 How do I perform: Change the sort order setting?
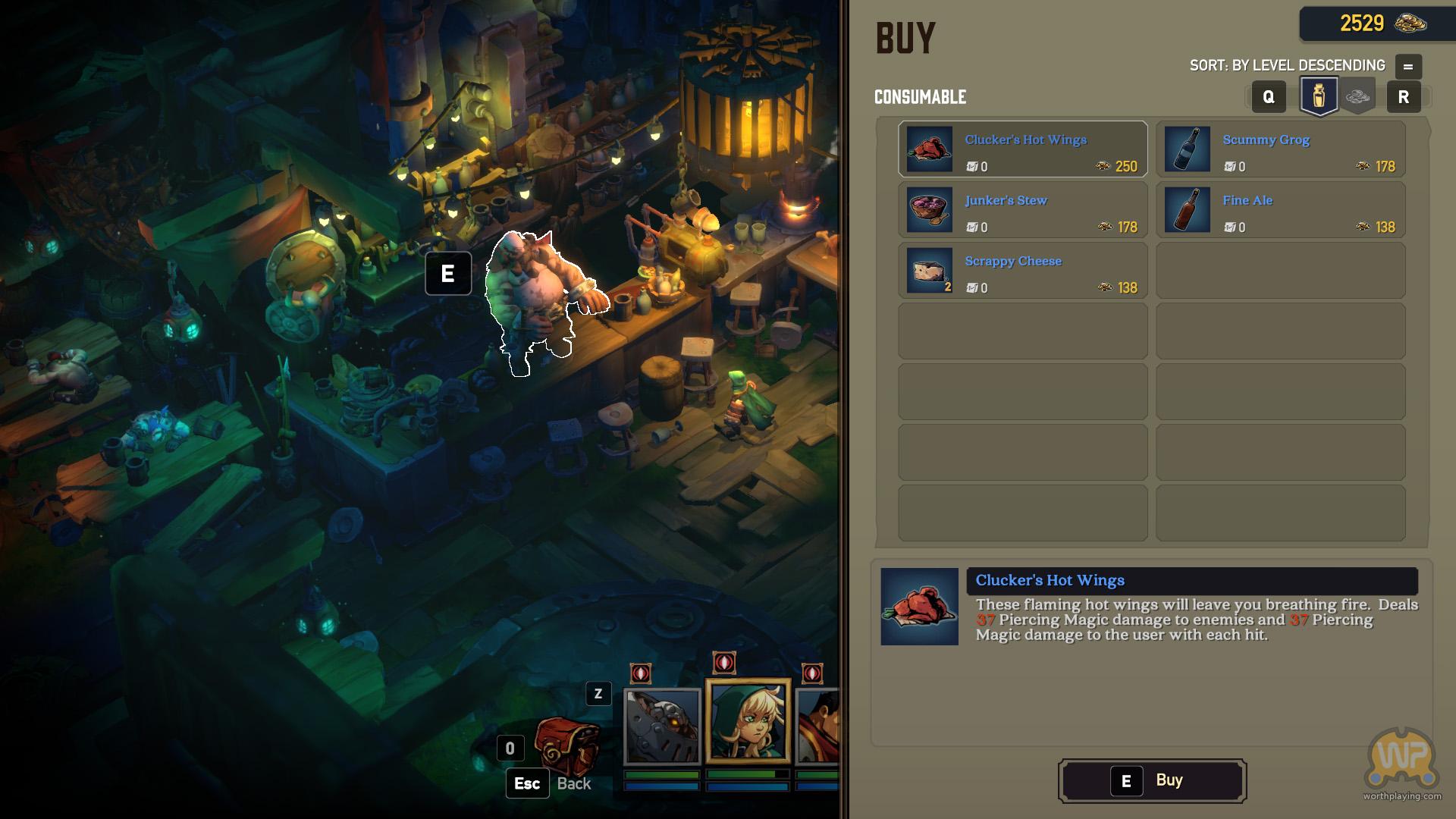[x=1407, y=66]
